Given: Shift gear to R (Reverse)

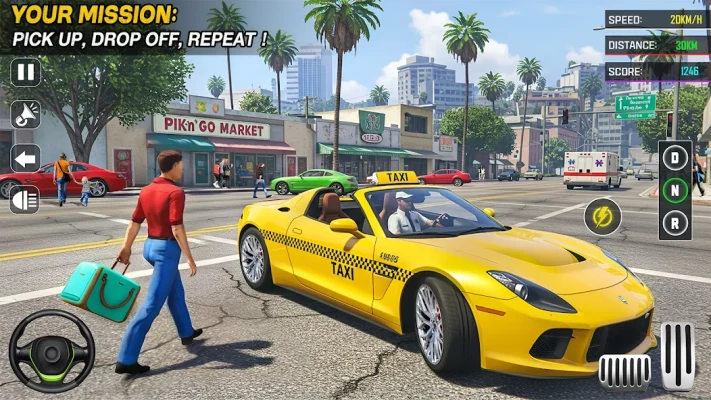Looking at the screenshot, I should (675, 219).
